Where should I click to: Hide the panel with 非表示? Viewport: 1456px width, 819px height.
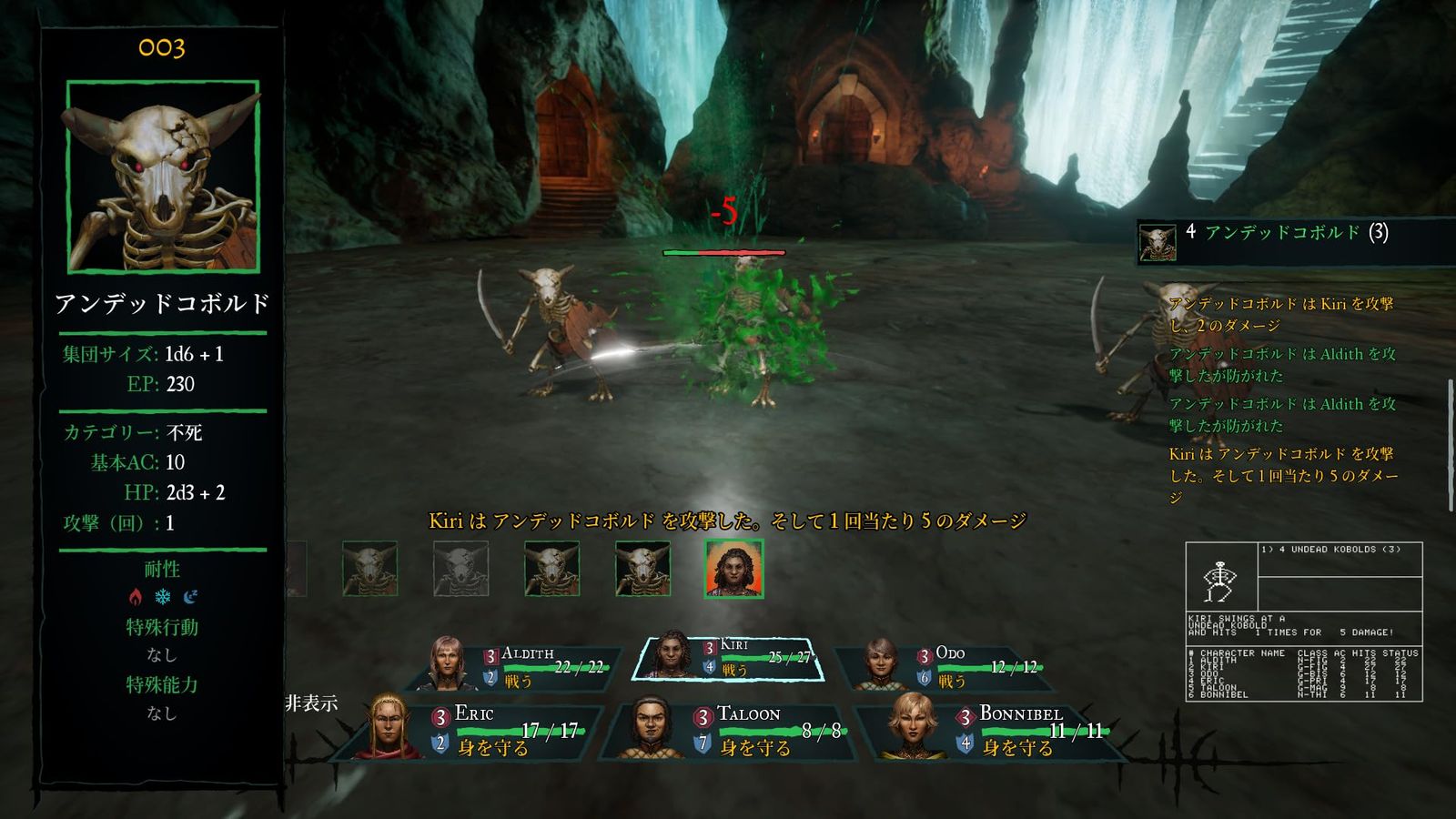coord(311,703)
